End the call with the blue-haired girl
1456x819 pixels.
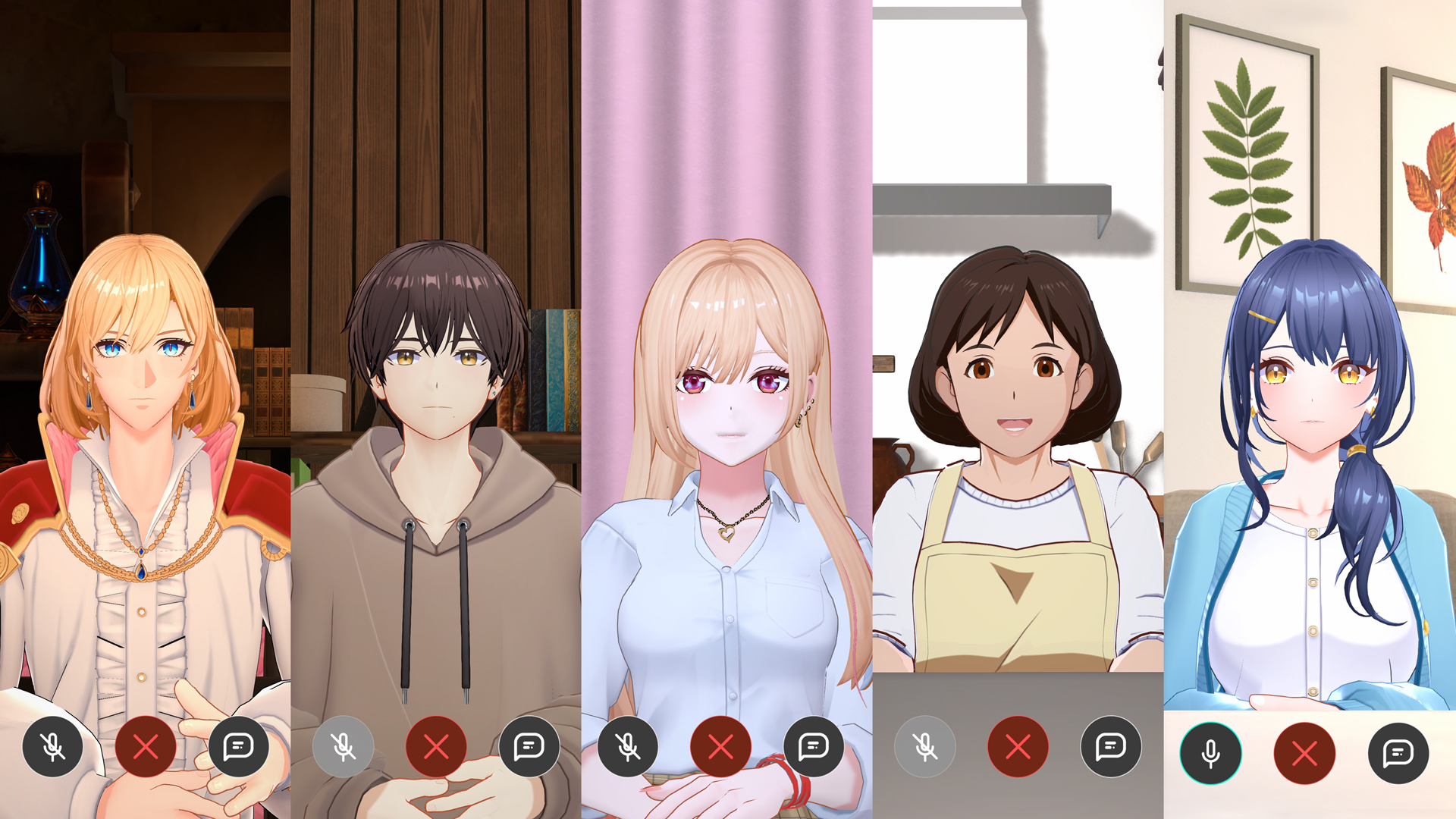click(x=1304, y=753)
